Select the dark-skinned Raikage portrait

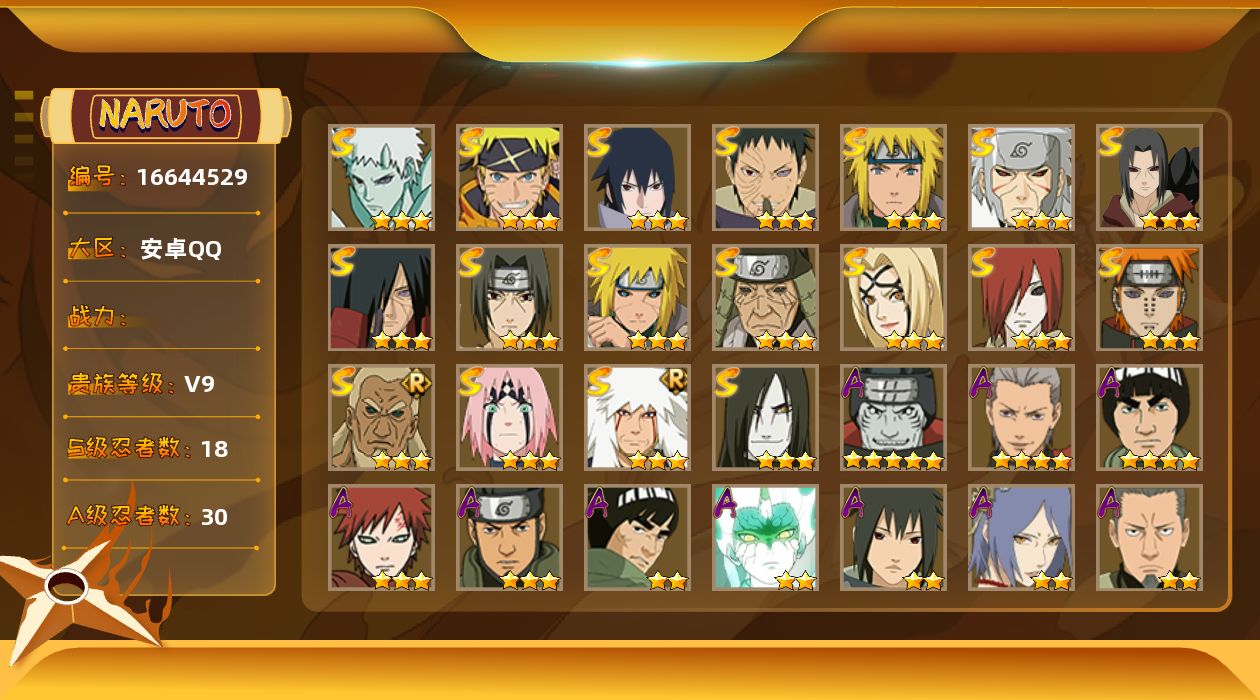tap(381, 417)
